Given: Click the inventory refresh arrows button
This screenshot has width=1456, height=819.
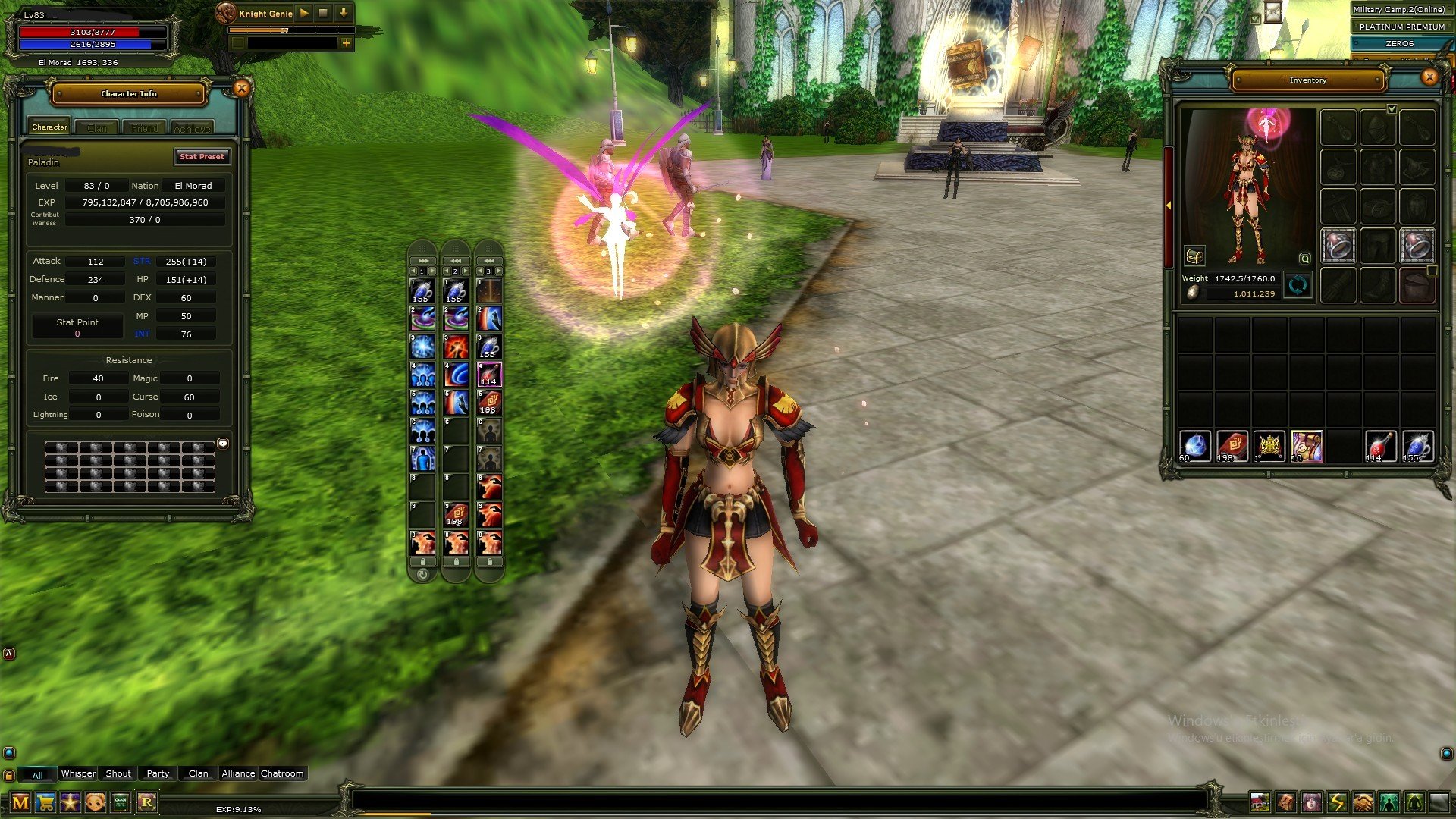Looking at the screenshot, I should point(1298,286).
